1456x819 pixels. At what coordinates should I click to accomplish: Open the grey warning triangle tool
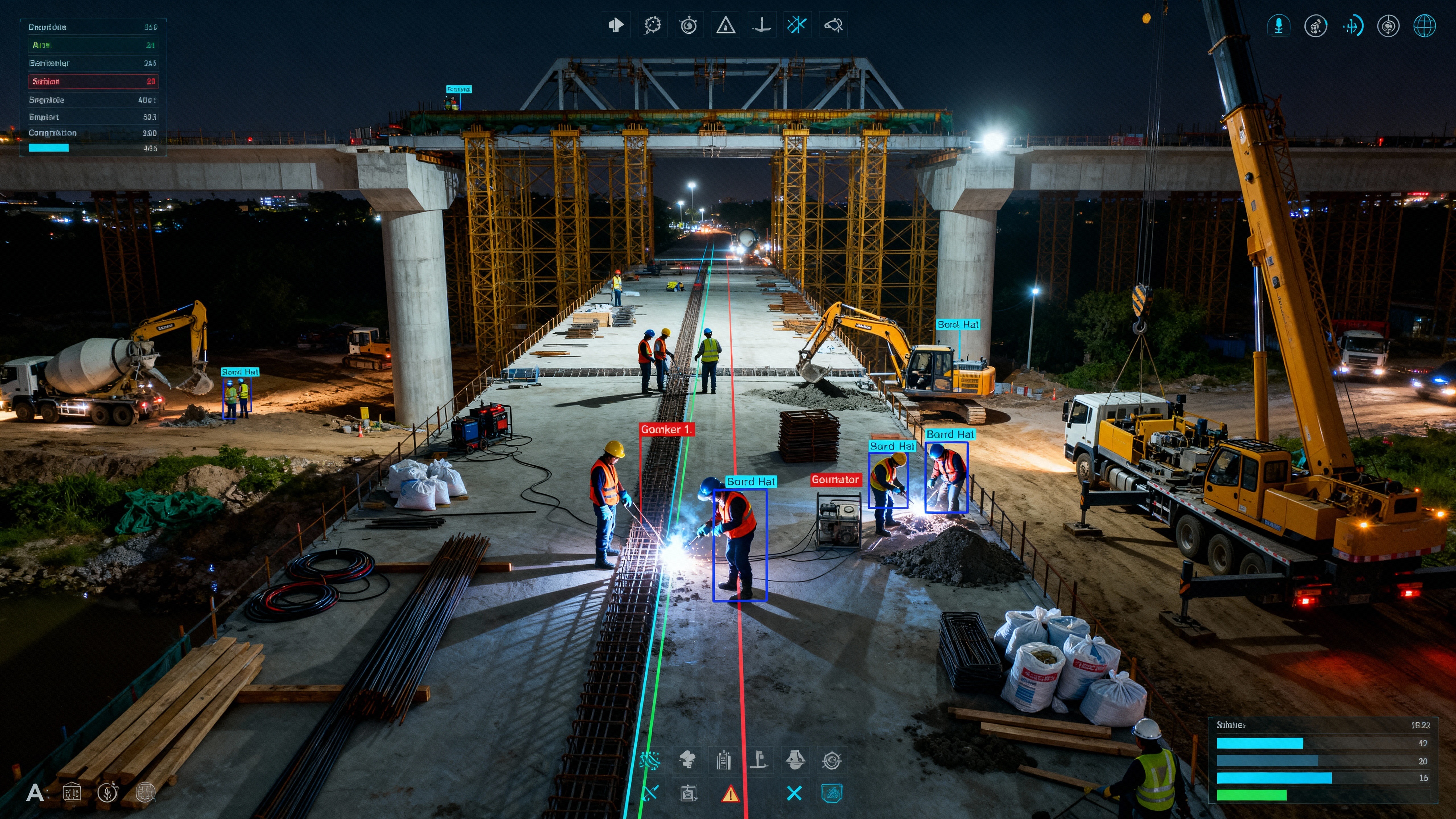725,25
